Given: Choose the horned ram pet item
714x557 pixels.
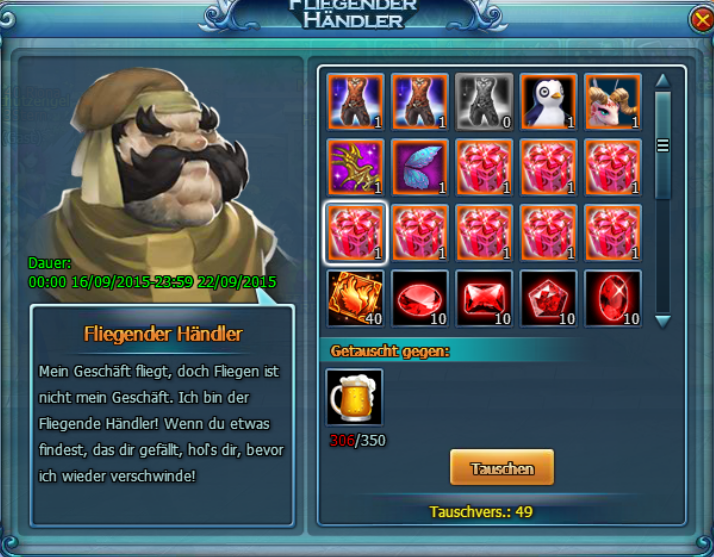Looking at the screenshot, I should coord(612,101).
